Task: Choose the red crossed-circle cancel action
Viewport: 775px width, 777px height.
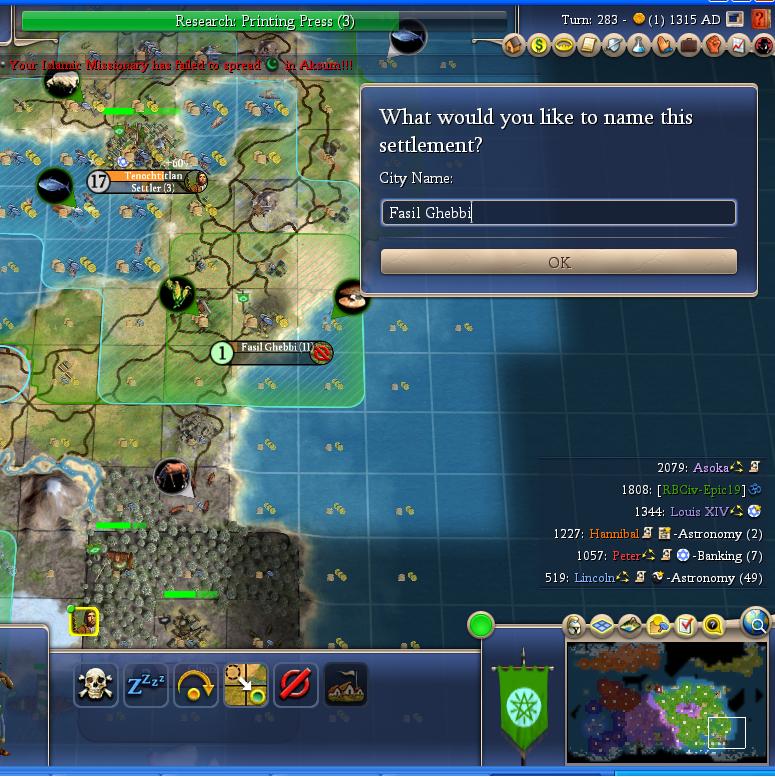Action: pos(296,685)
